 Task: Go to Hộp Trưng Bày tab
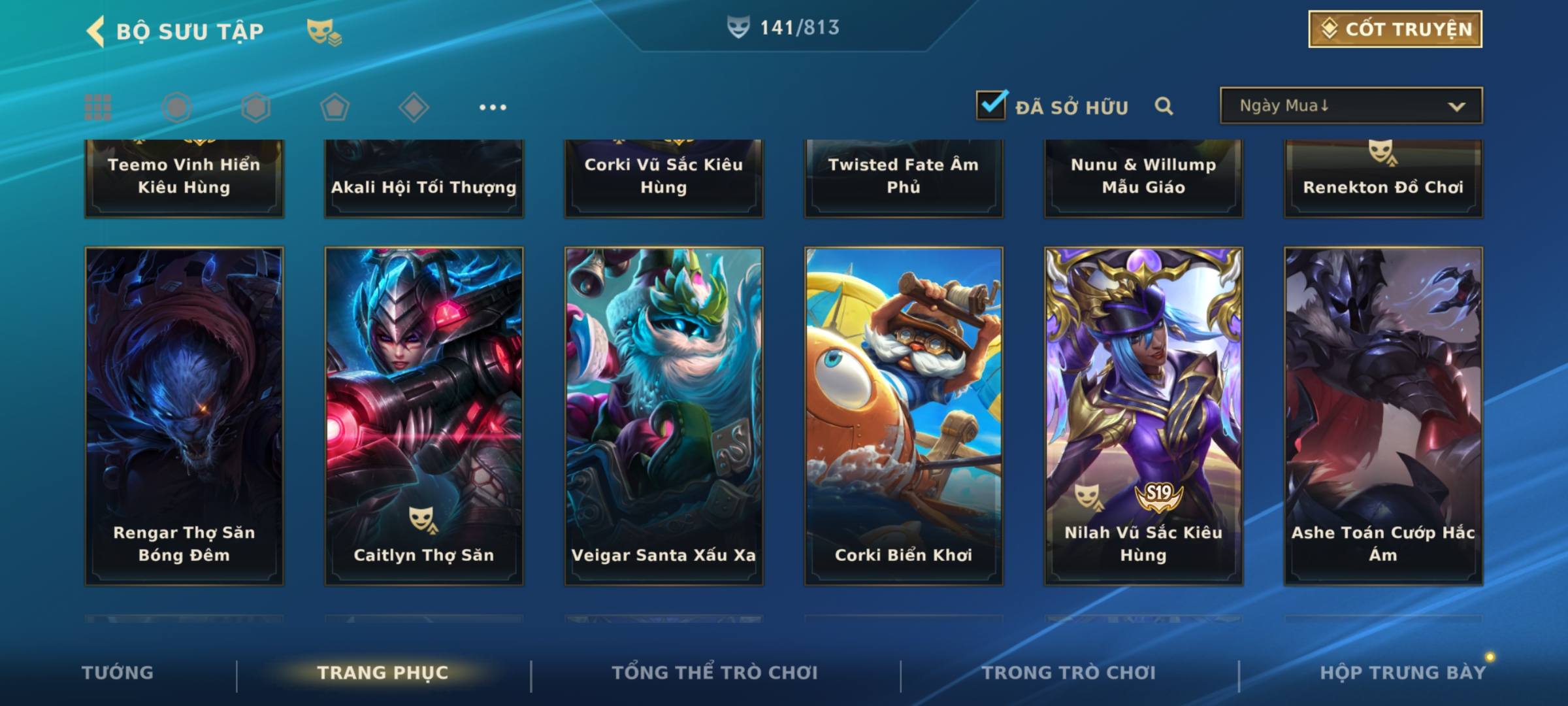1403,673
